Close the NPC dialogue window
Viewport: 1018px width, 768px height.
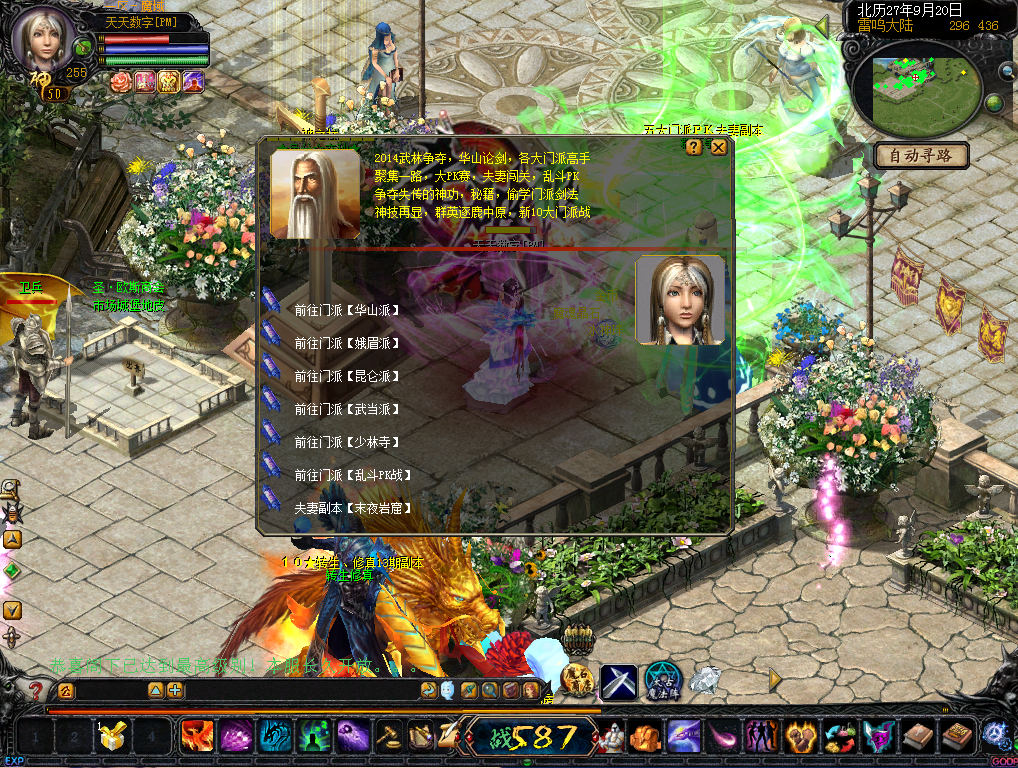pyautogui.click(x=718, y=147)
